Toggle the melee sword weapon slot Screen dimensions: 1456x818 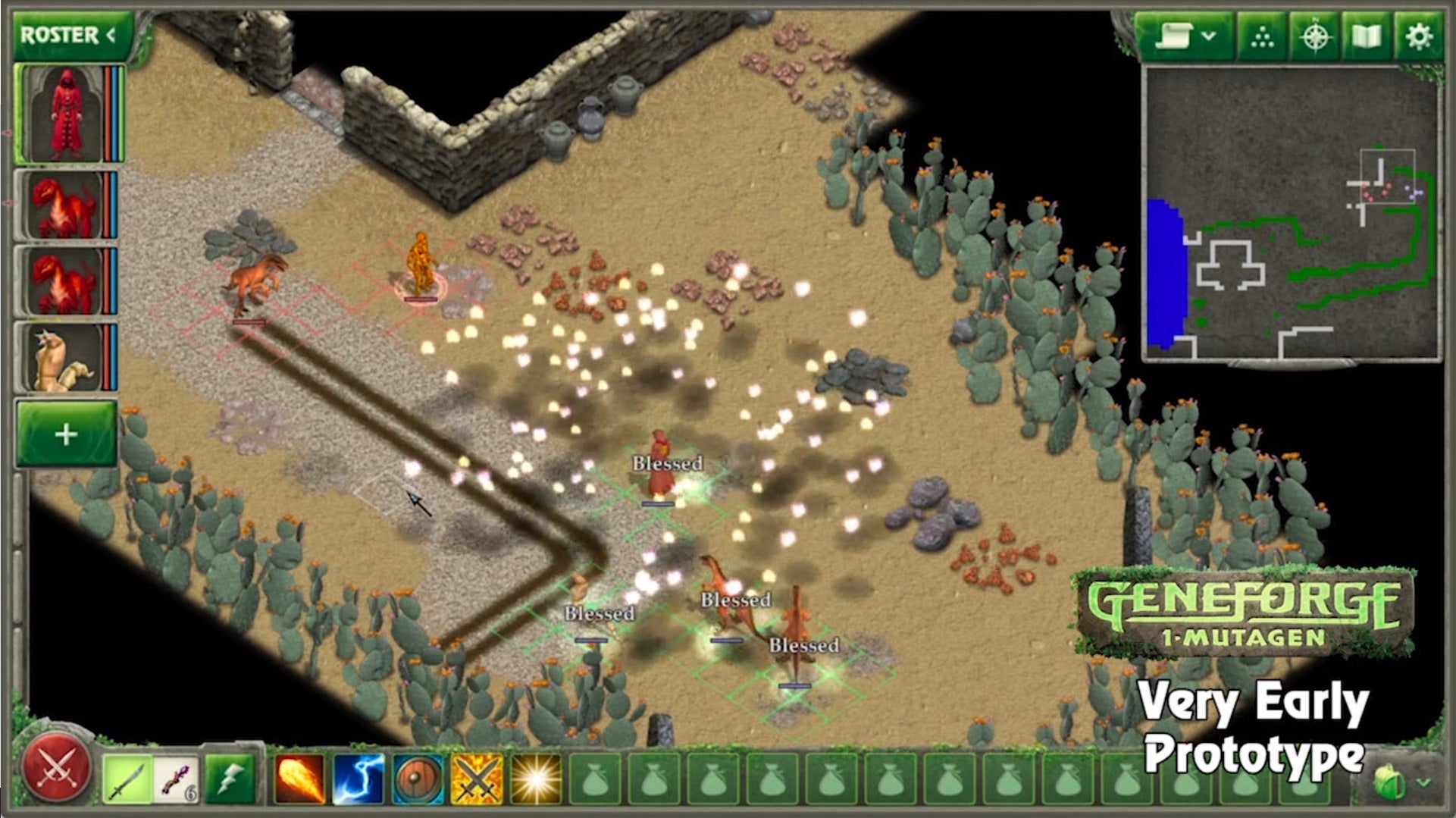coord(126,778)
